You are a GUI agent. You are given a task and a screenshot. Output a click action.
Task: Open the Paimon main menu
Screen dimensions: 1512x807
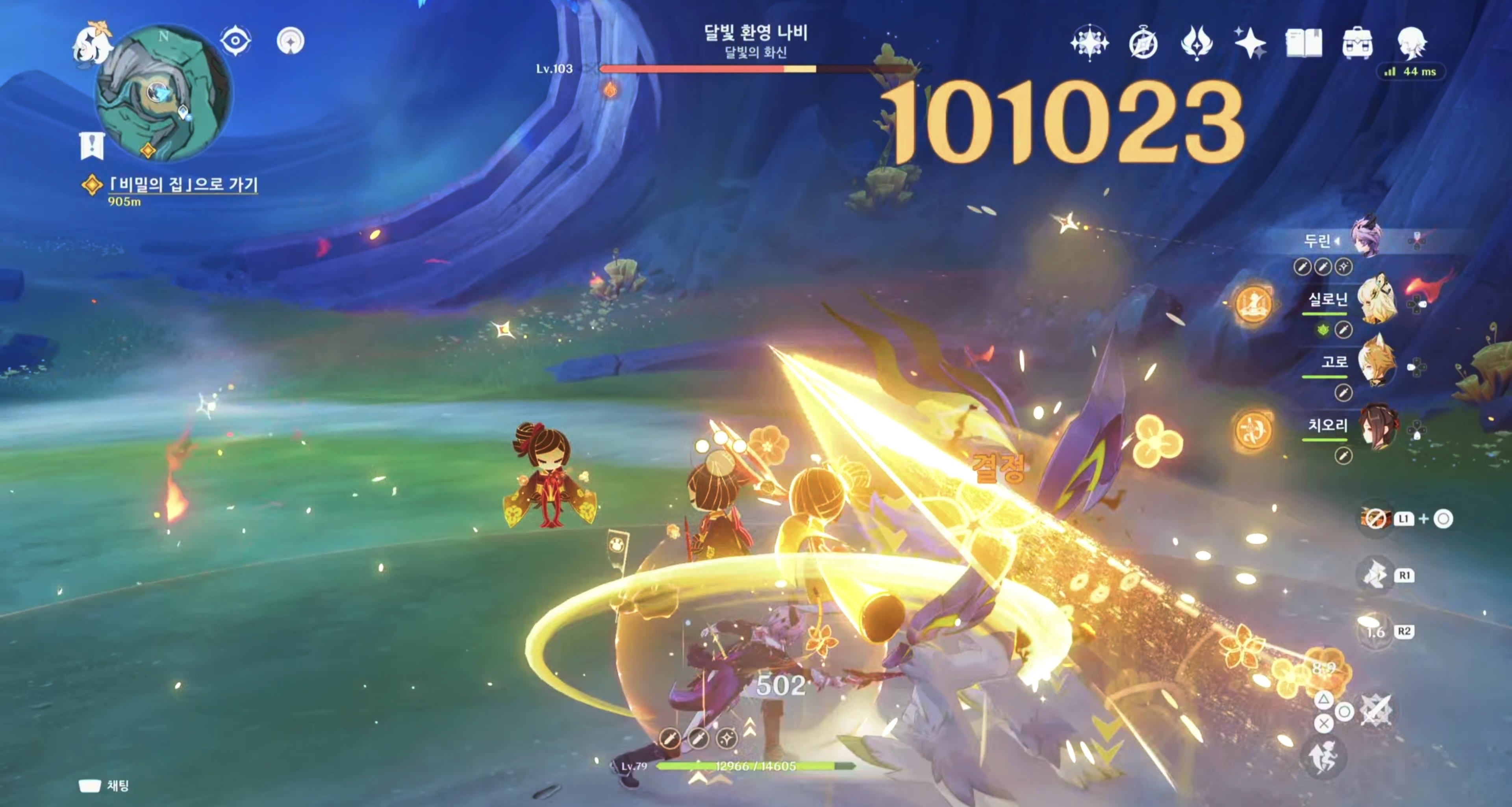click(x=92, y=42)
